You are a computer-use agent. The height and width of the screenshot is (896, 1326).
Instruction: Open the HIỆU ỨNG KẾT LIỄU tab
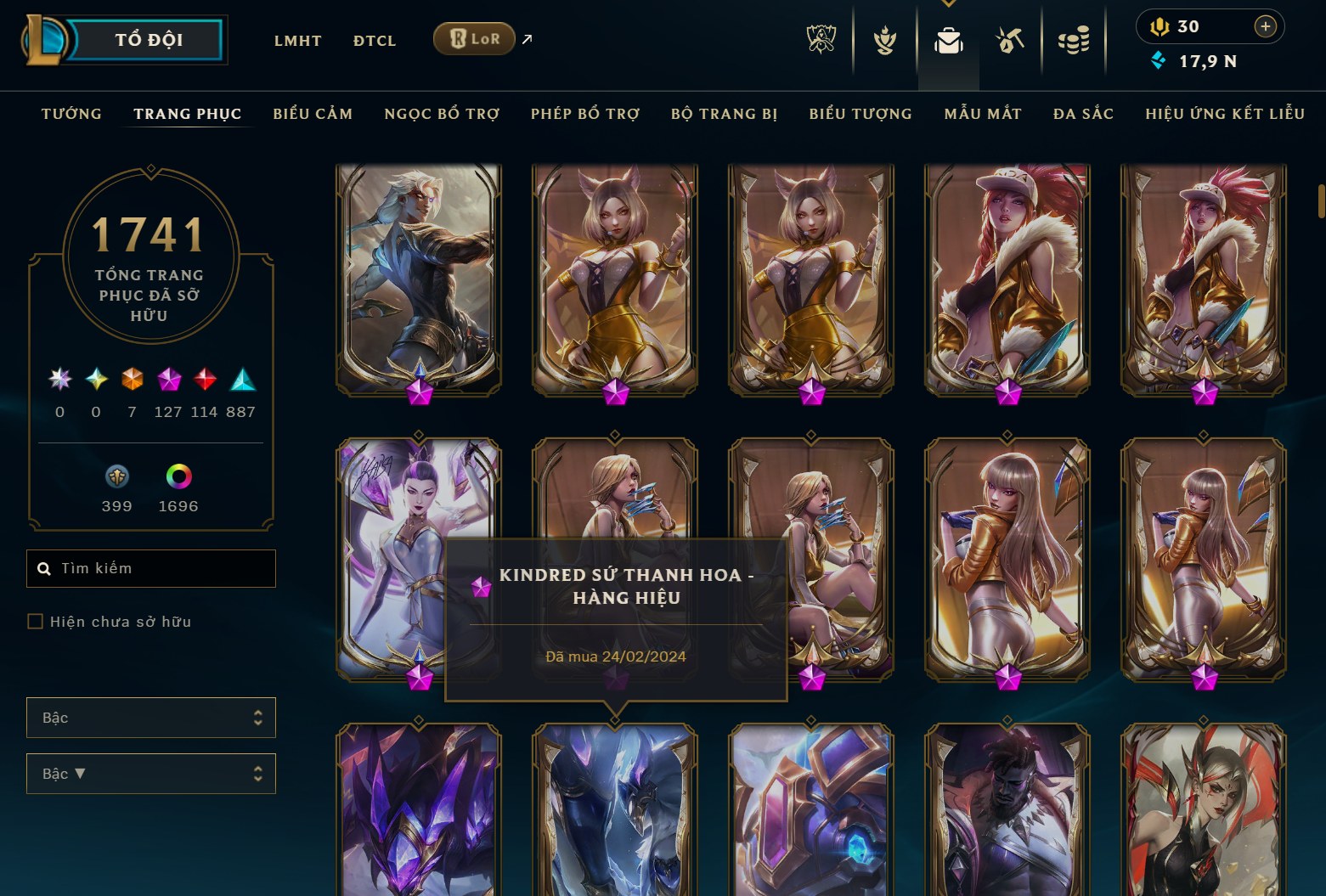tap(1224, 113)
